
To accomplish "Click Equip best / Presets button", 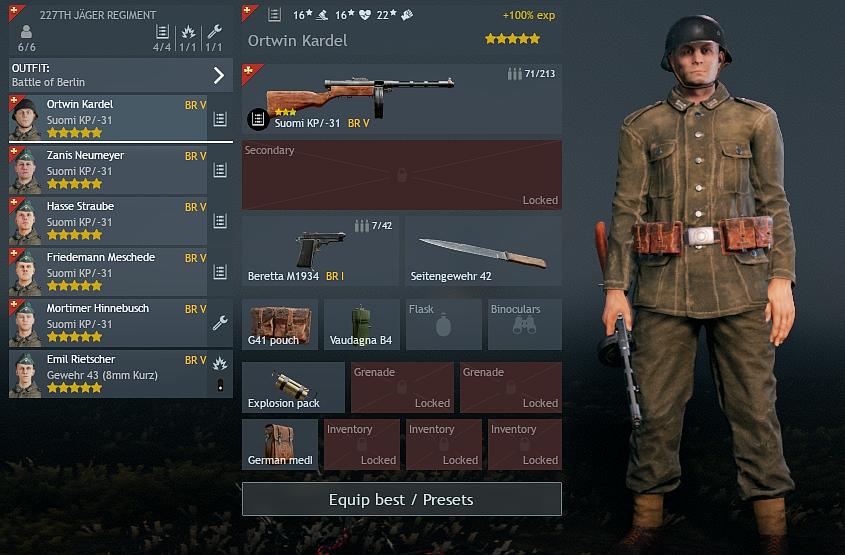I will coord(401,499).
